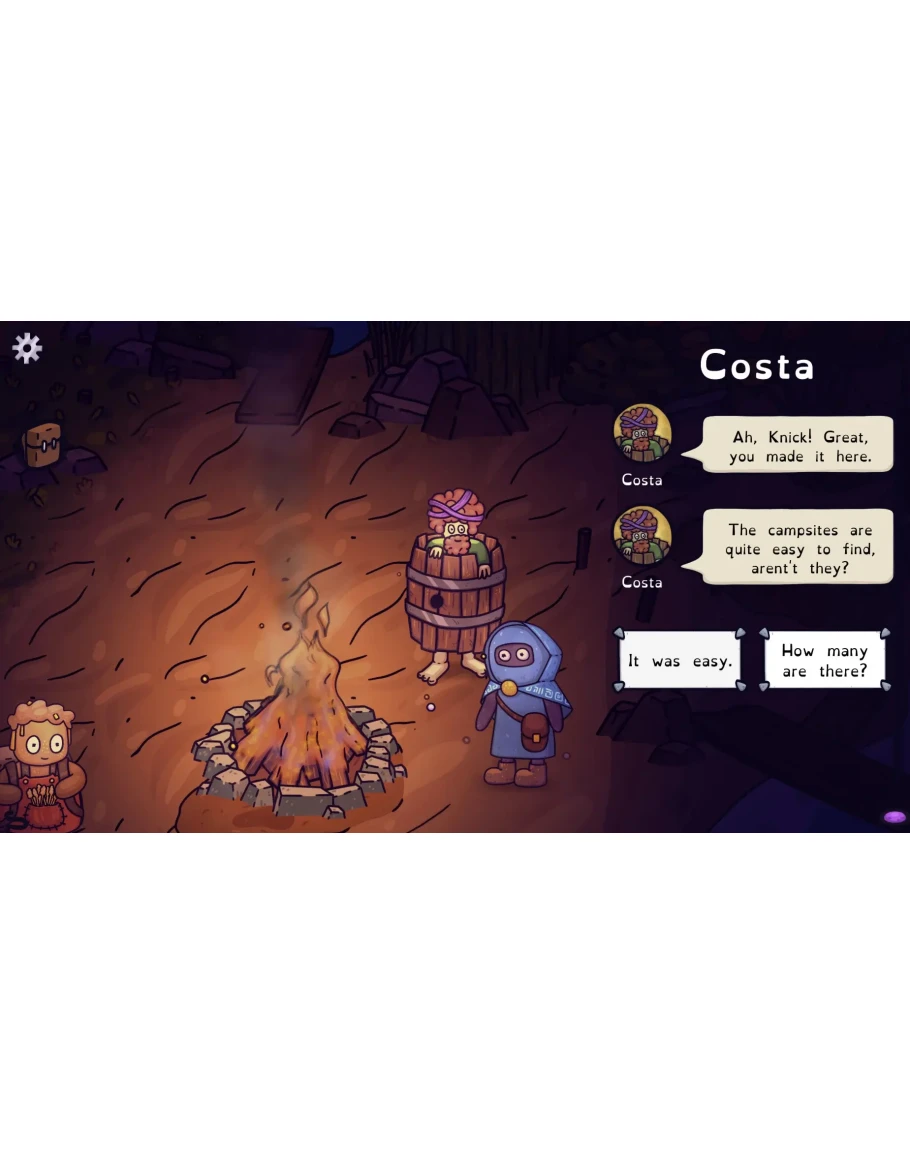Select the "How many are there?" reply
The image size is (910, 1155).
[x=824, y=660]
